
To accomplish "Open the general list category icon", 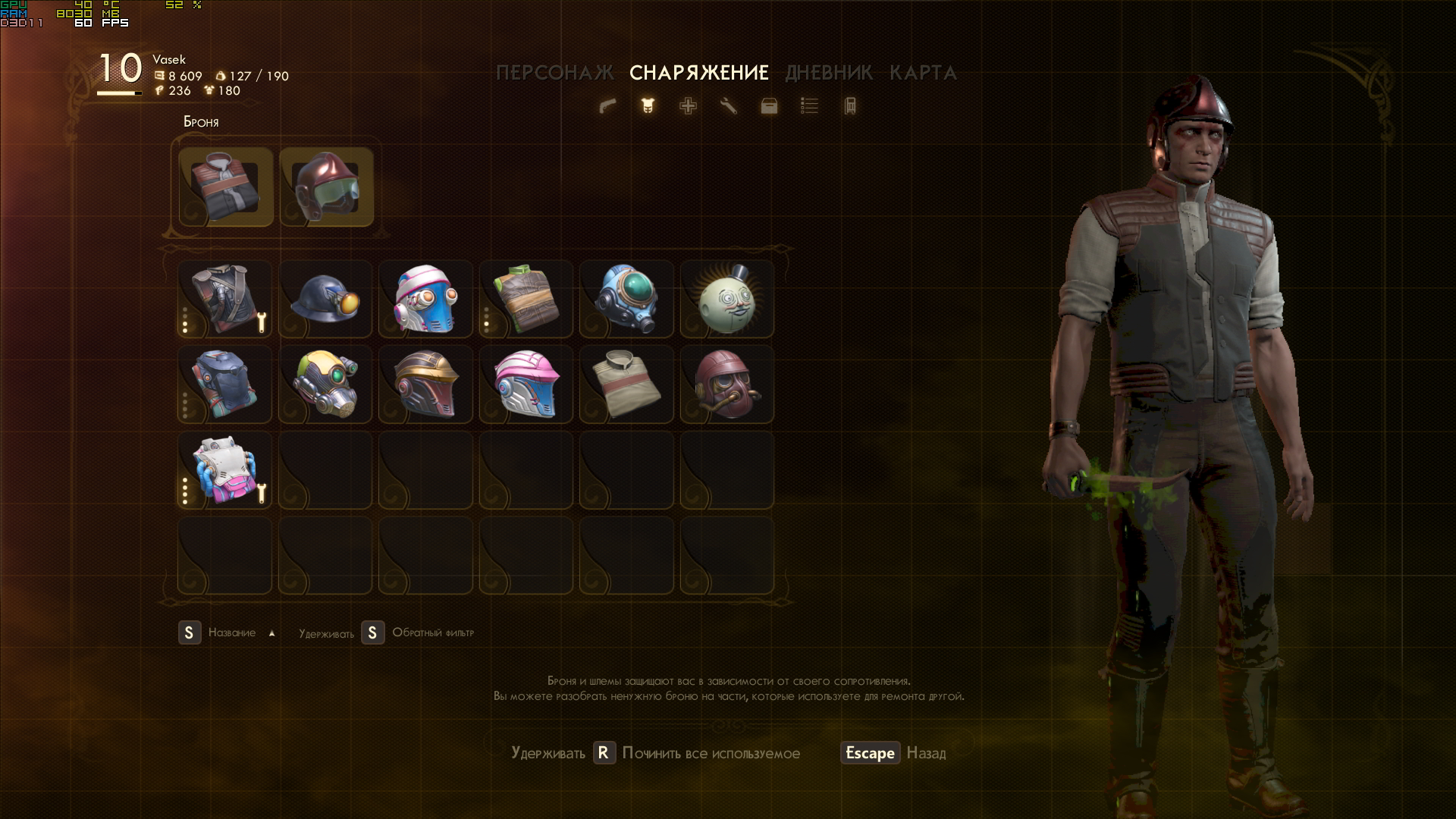I will 809,106.
